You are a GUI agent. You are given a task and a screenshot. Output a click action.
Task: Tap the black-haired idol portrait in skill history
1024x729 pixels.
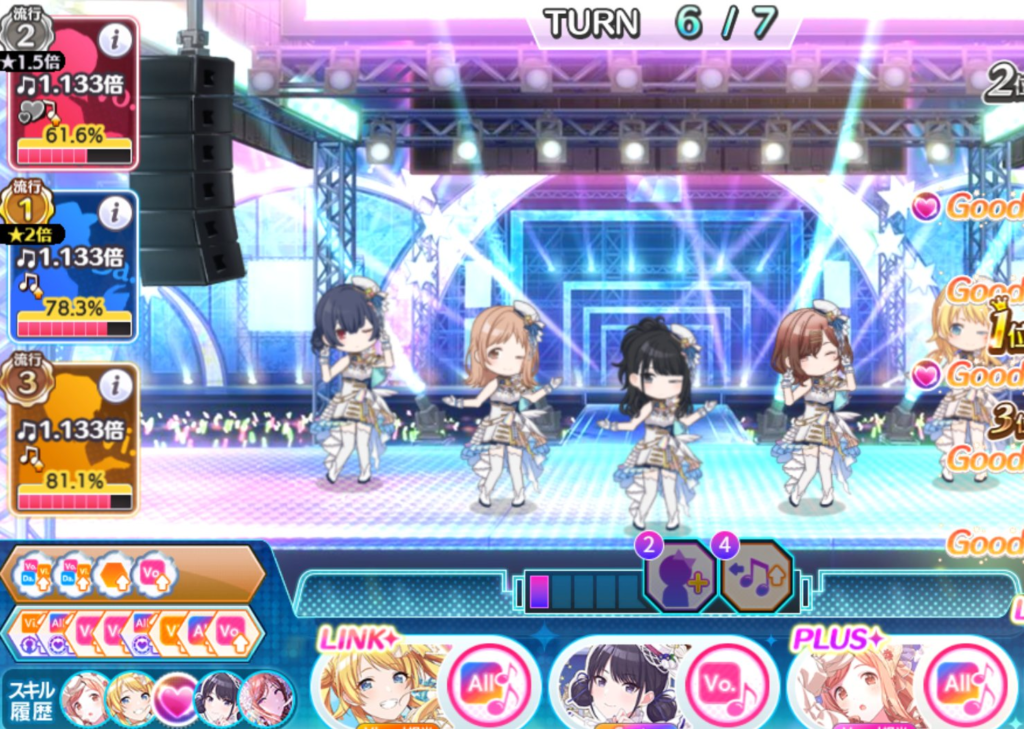point(222,698)
